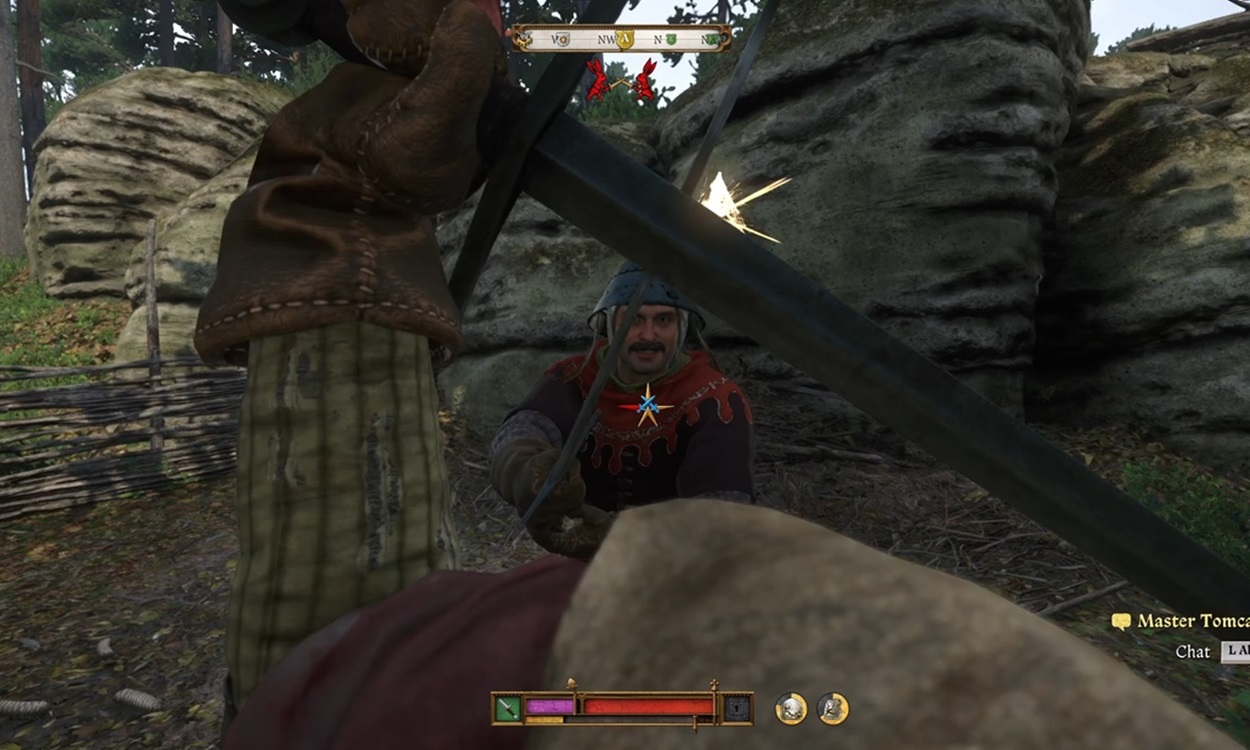
Task: Click the Master Tomcat speech bubble icon
Action: [1121, 622]
